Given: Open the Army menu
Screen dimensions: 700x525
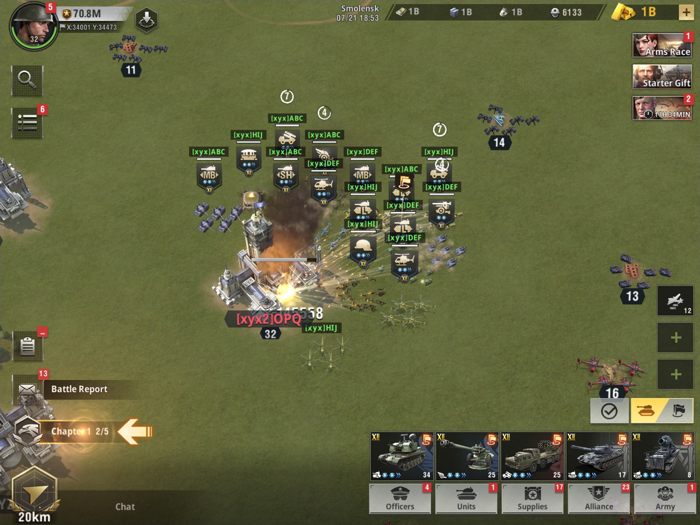Looking at the screenshot, I should [665, 499].
